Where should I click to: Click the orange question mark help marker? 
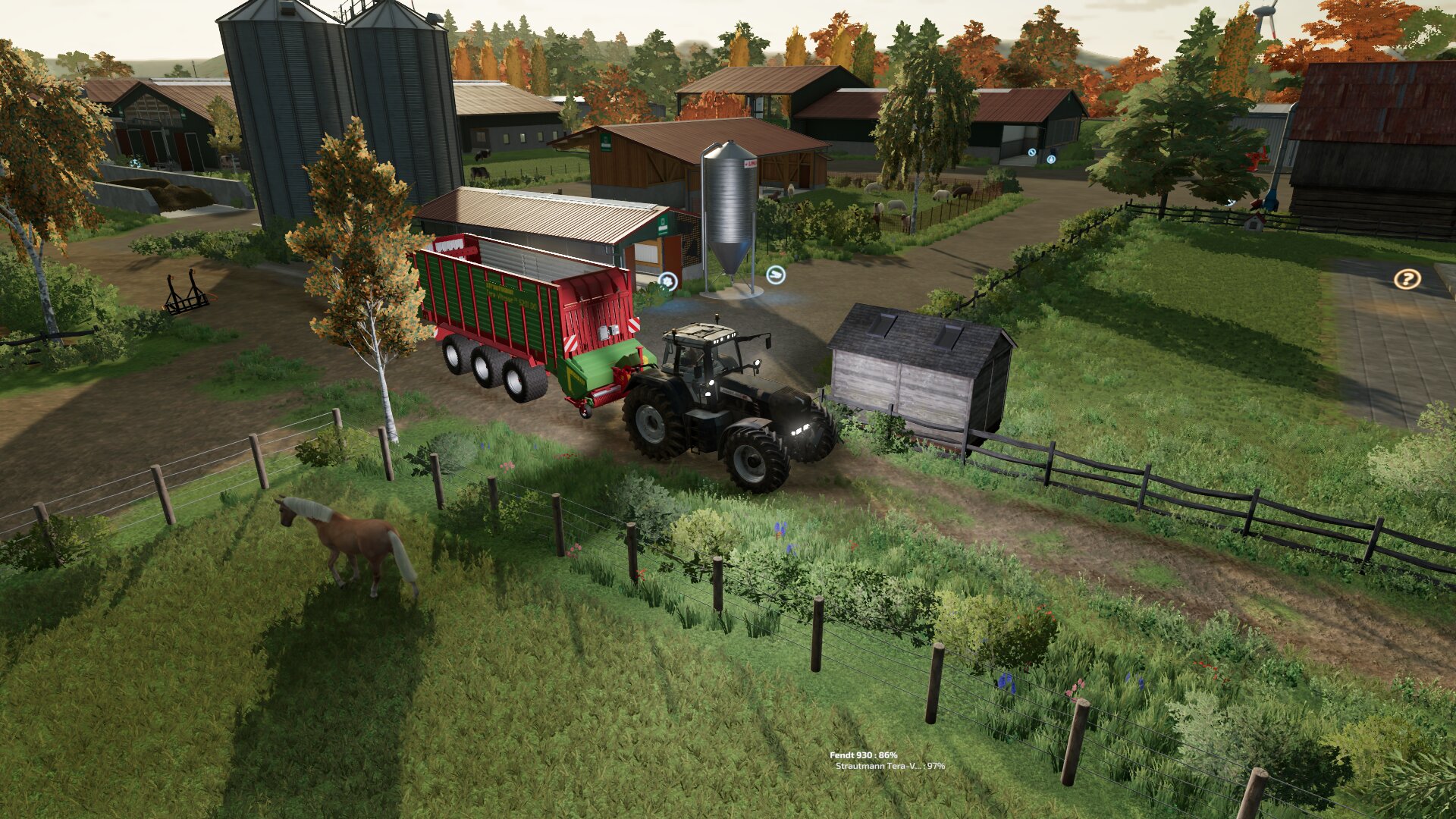pyautogui.click(x=1407, y=279)
